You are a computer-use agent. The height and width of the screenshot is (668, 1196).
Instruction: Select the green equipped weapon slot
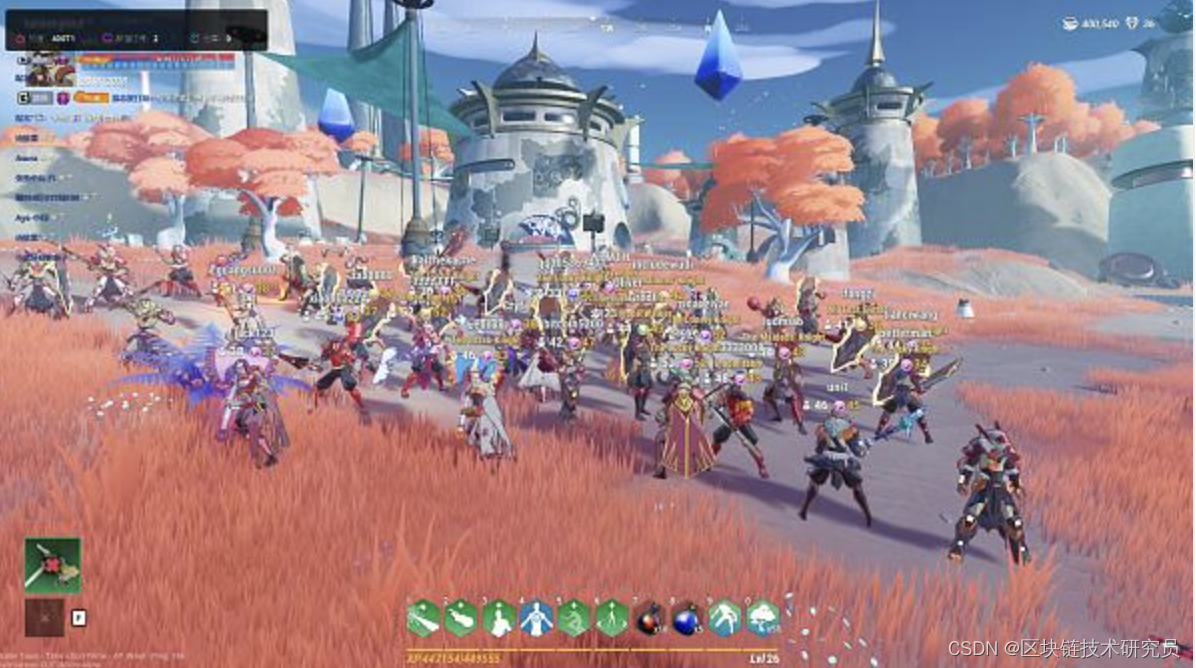53,566
